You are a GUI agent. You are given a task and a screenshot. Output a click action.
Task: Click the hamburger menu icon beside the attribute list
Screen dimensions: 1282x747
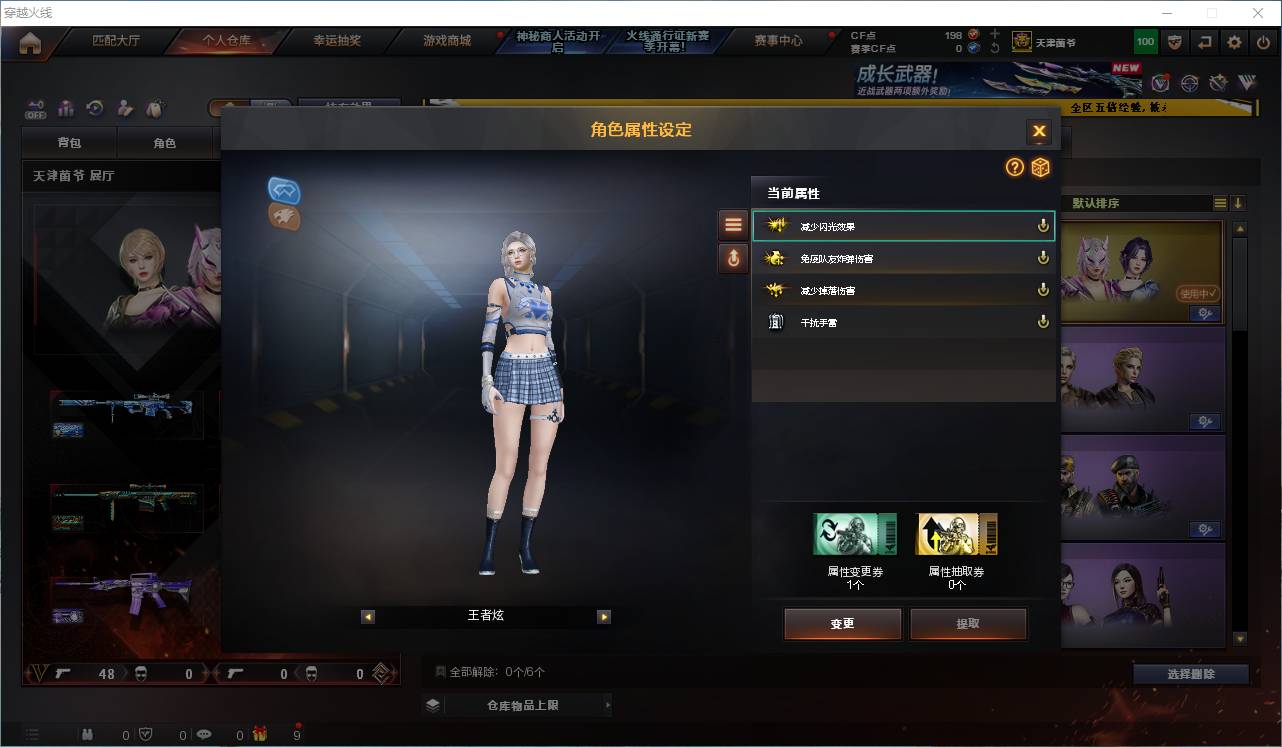[x=733, y=223]
